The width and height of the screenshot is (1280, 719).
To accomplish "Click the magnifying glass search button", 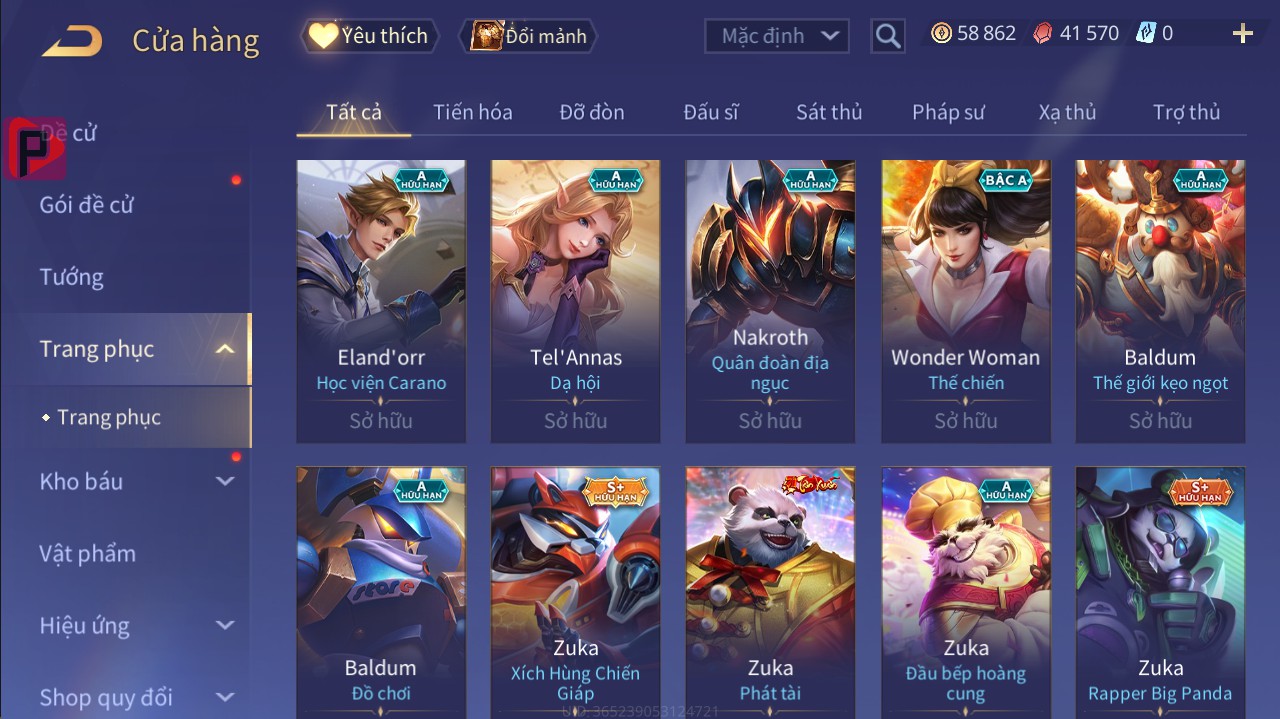I will point(887,36).
